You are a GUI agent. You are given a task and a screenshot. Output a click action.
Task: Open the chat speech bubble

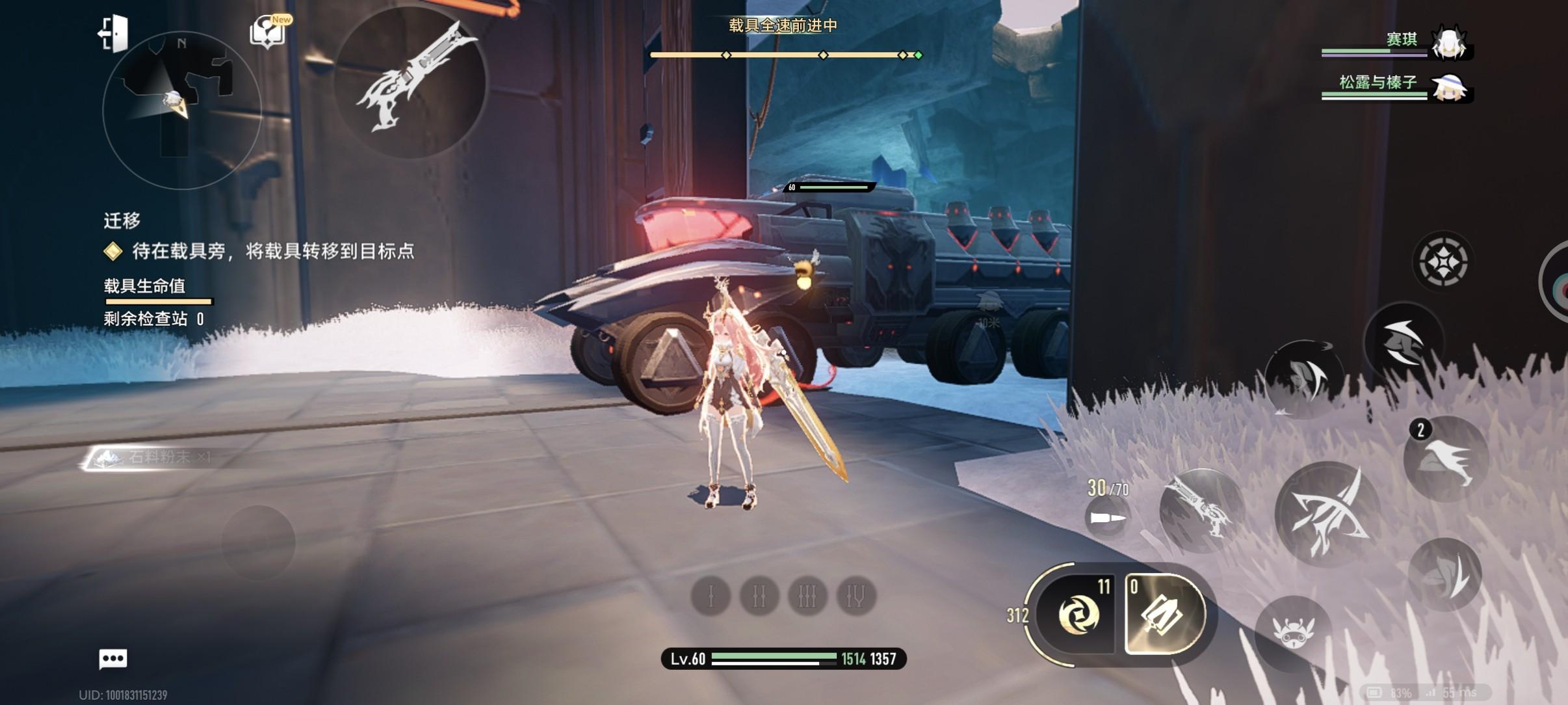click(113, 659)
